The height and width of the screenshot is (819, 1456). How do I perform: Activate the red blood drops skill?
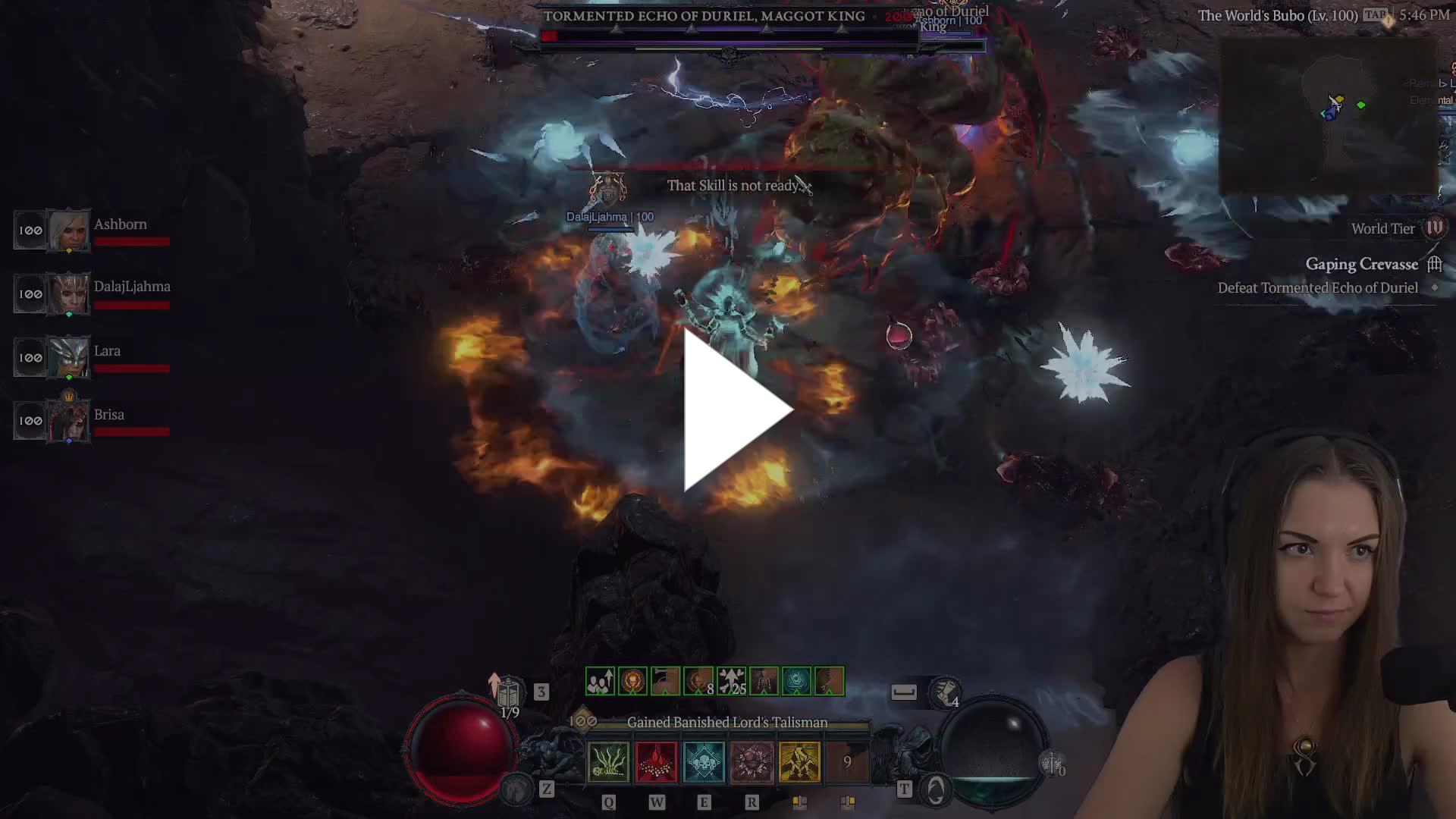point(656,762)
